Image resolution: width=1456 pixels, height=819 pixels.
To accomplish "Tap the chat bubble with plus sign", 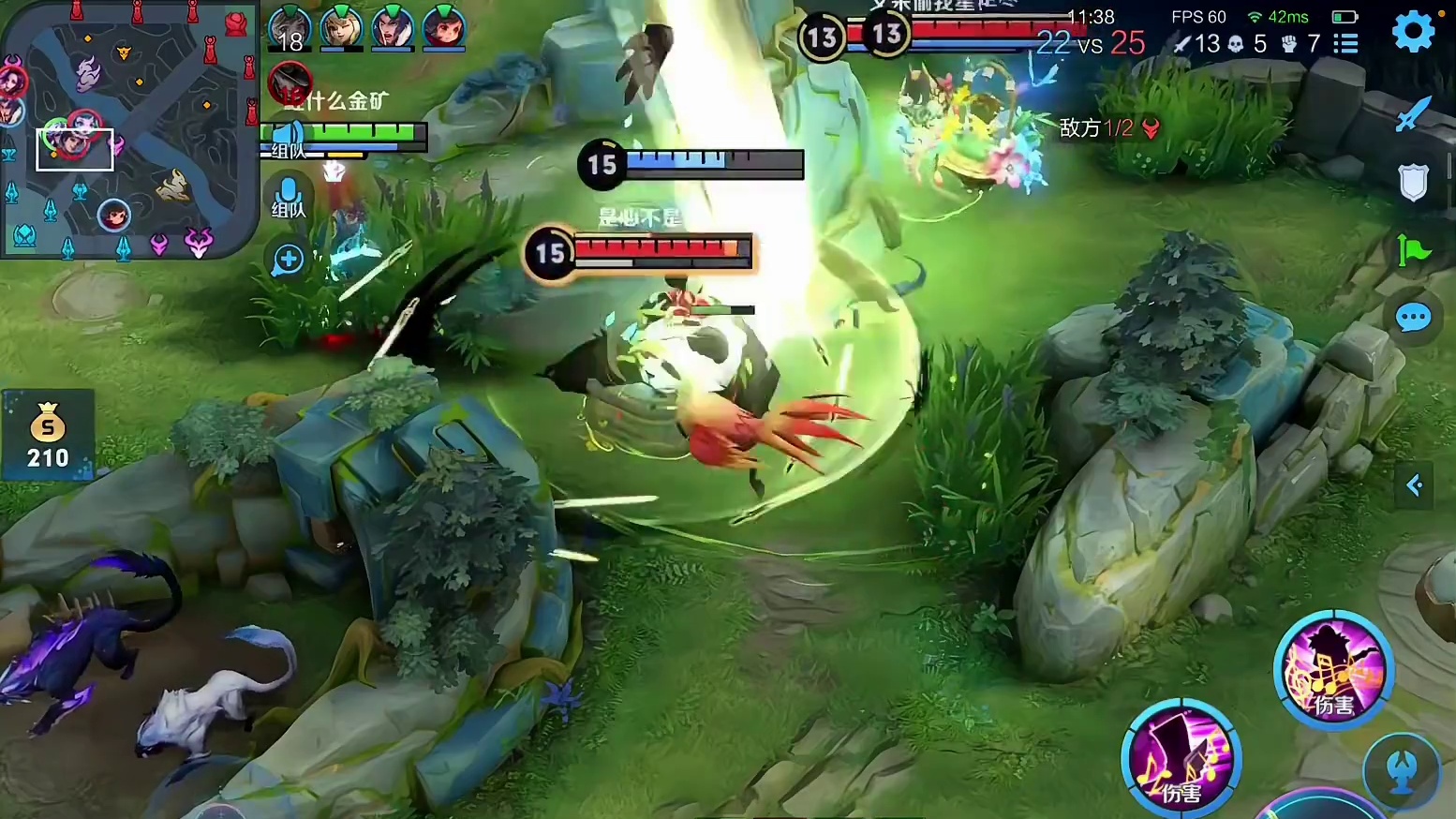I will tap(289, 259).
